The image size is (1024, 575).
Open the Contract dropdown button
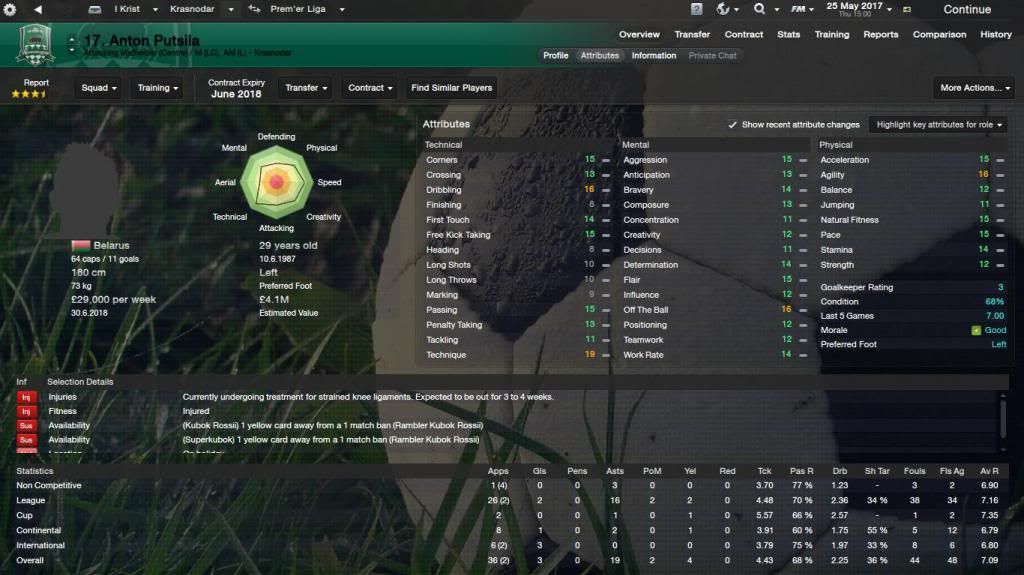(x=370, y=88)
